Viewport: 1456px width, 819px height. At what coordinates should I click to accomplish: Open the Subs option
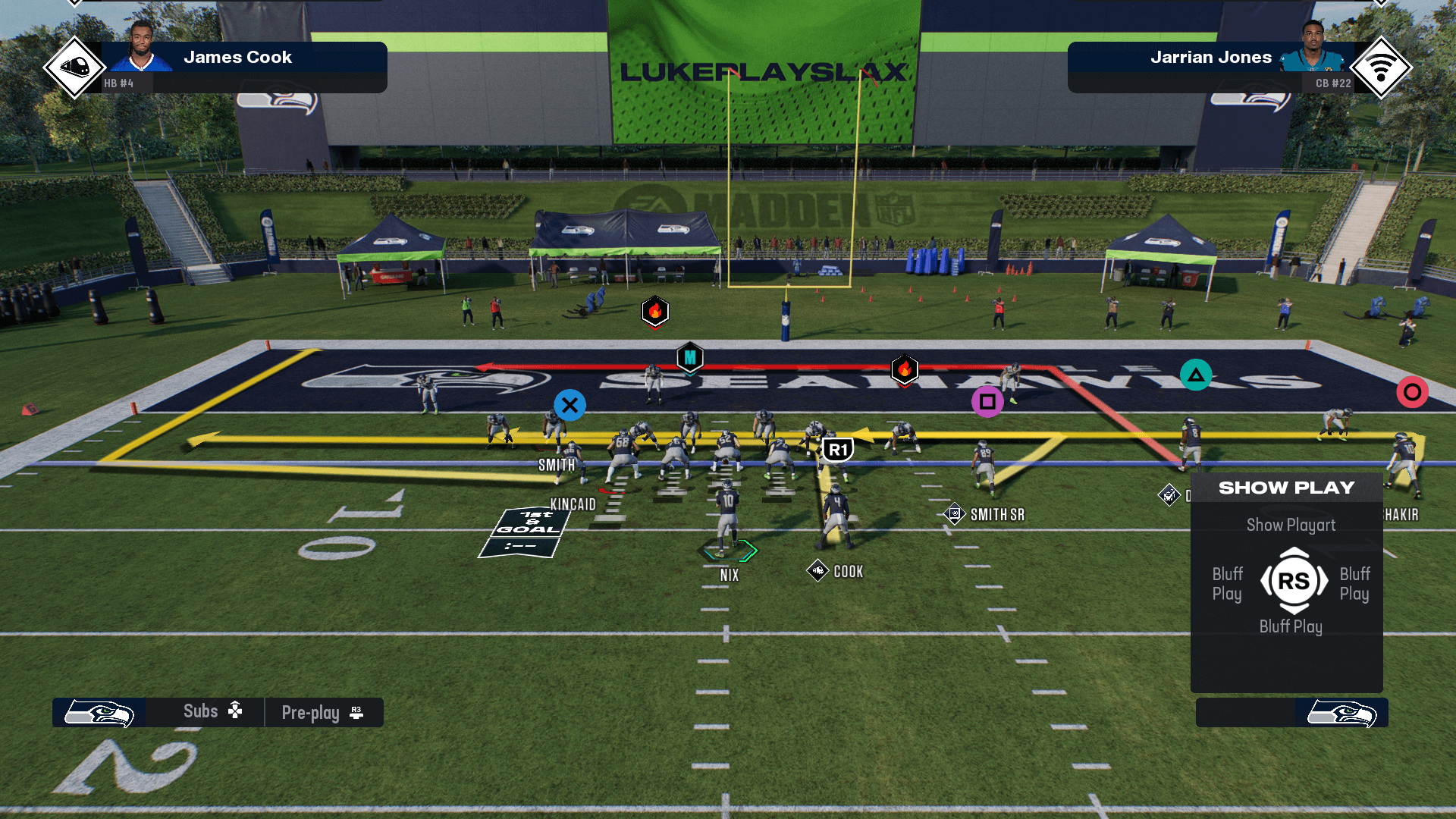(212, 711)
